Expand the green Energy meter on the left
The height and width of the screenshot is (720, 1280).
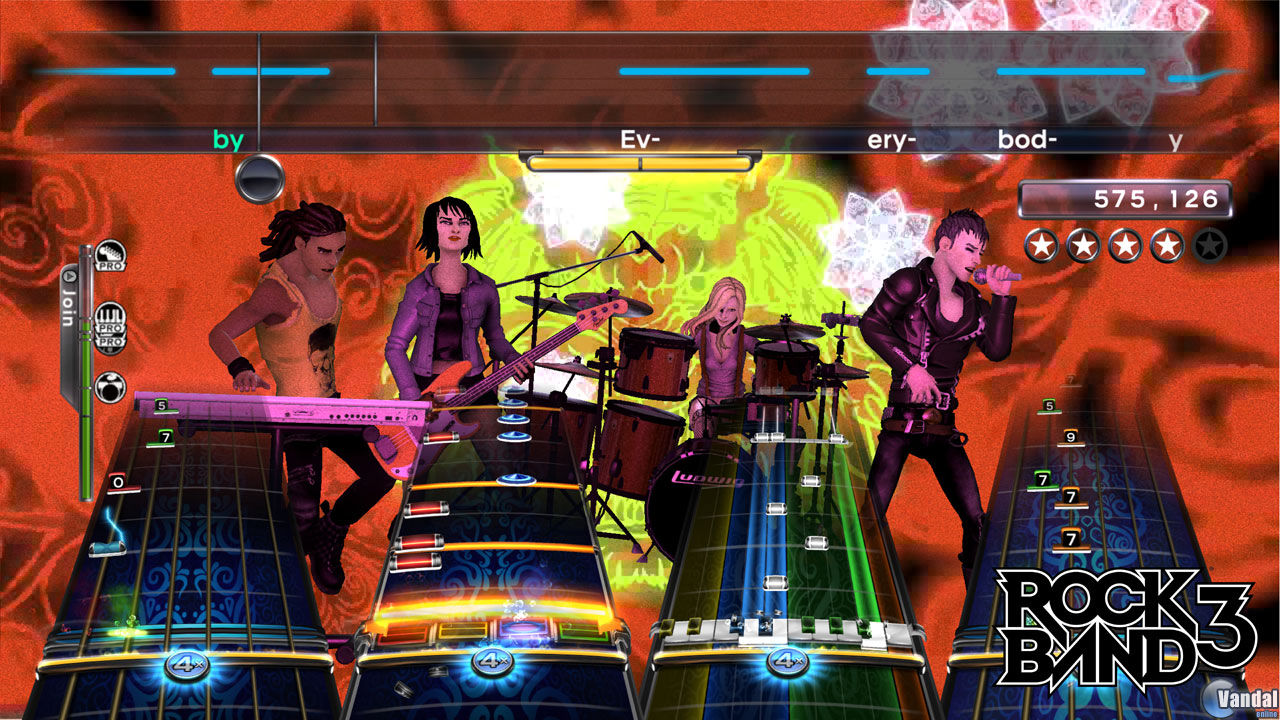85,440
